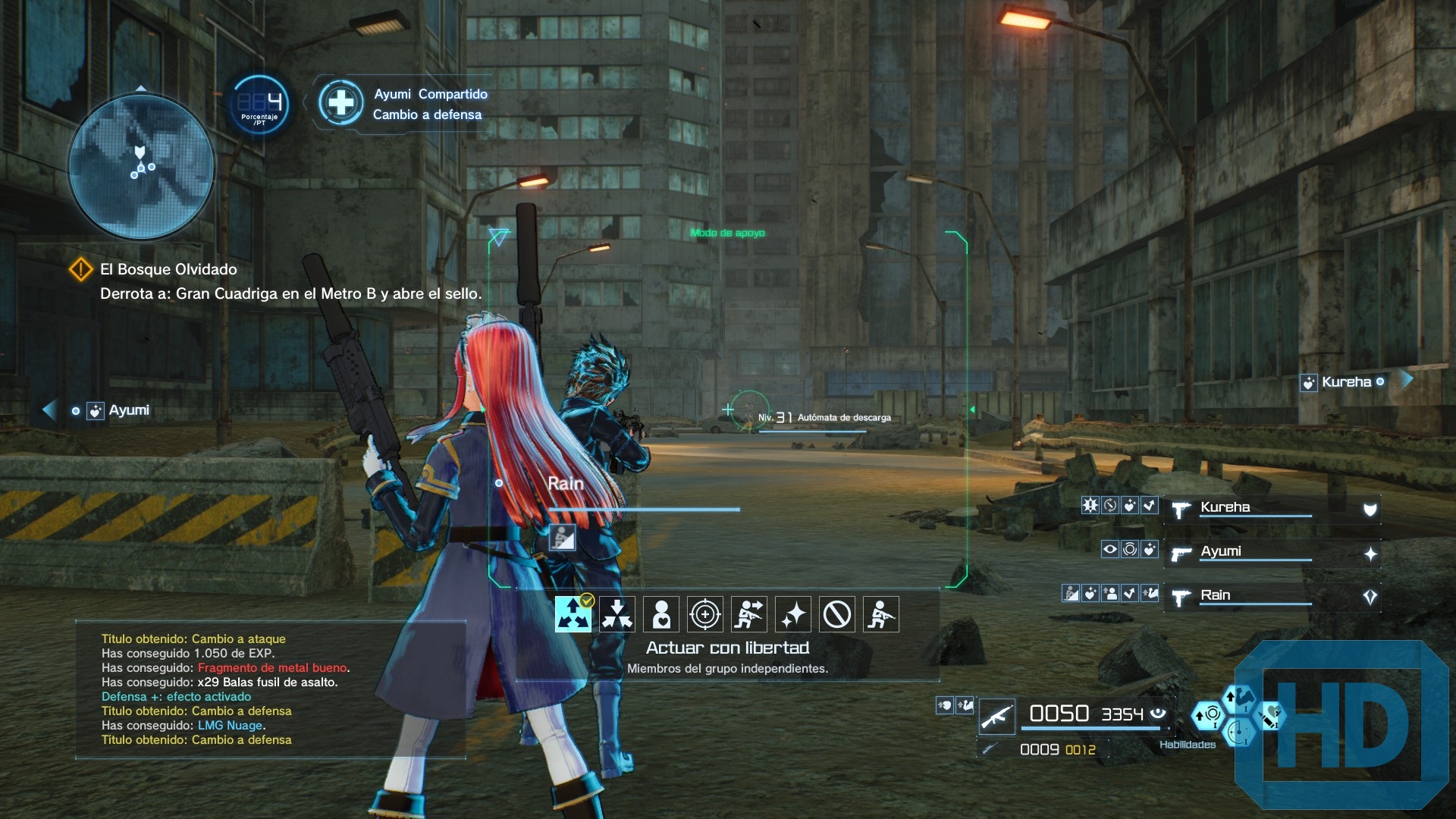This screenshot has width=1456, height=819.
Task: Select Kureha's party member row
Action: pyautogui.click(x=1271, y=508)
